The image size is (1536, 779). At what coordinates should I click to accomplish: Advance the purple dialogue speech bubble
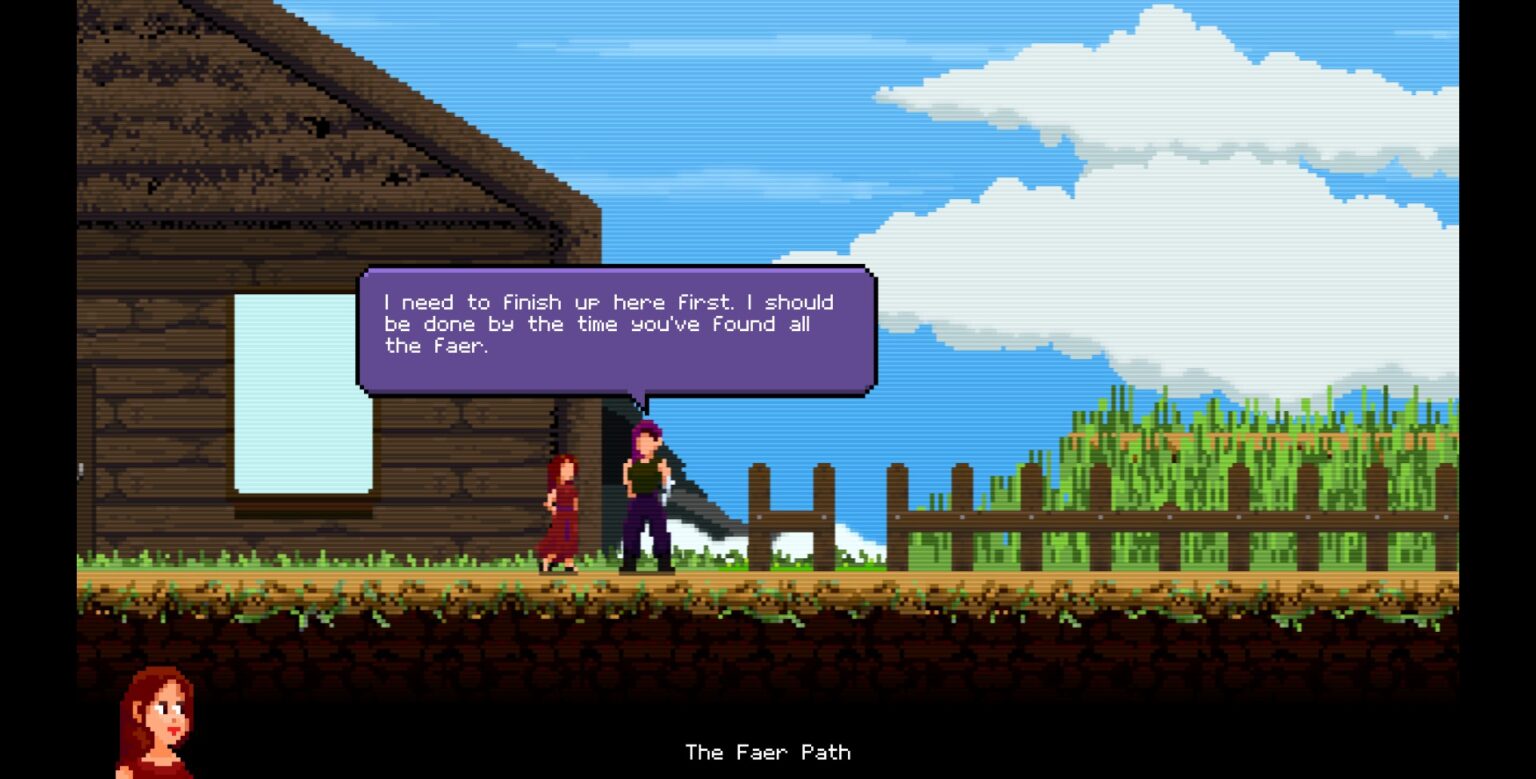pyautogui.click(x=616, y=329)
